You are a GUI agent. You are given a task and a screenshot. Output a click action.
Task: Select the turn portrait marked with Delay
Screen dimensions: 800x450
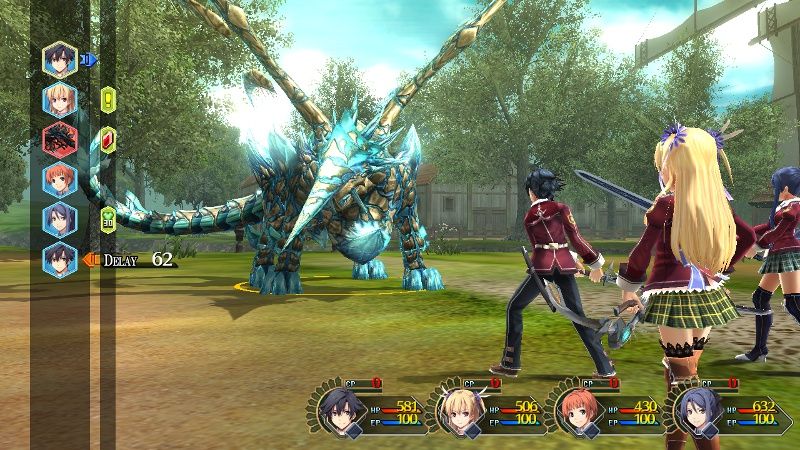point(60,260)
